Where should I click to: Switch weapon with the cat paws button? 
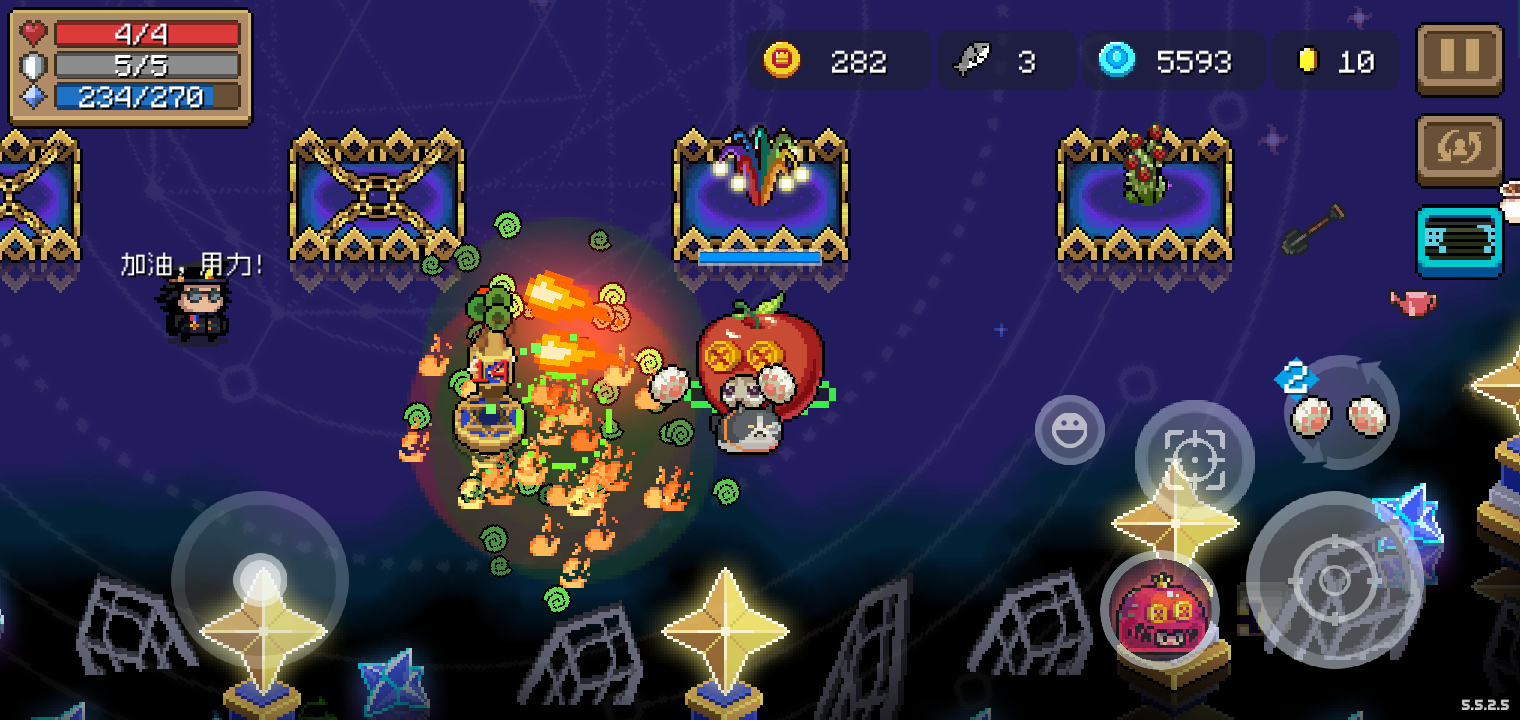pos(1341,413)
